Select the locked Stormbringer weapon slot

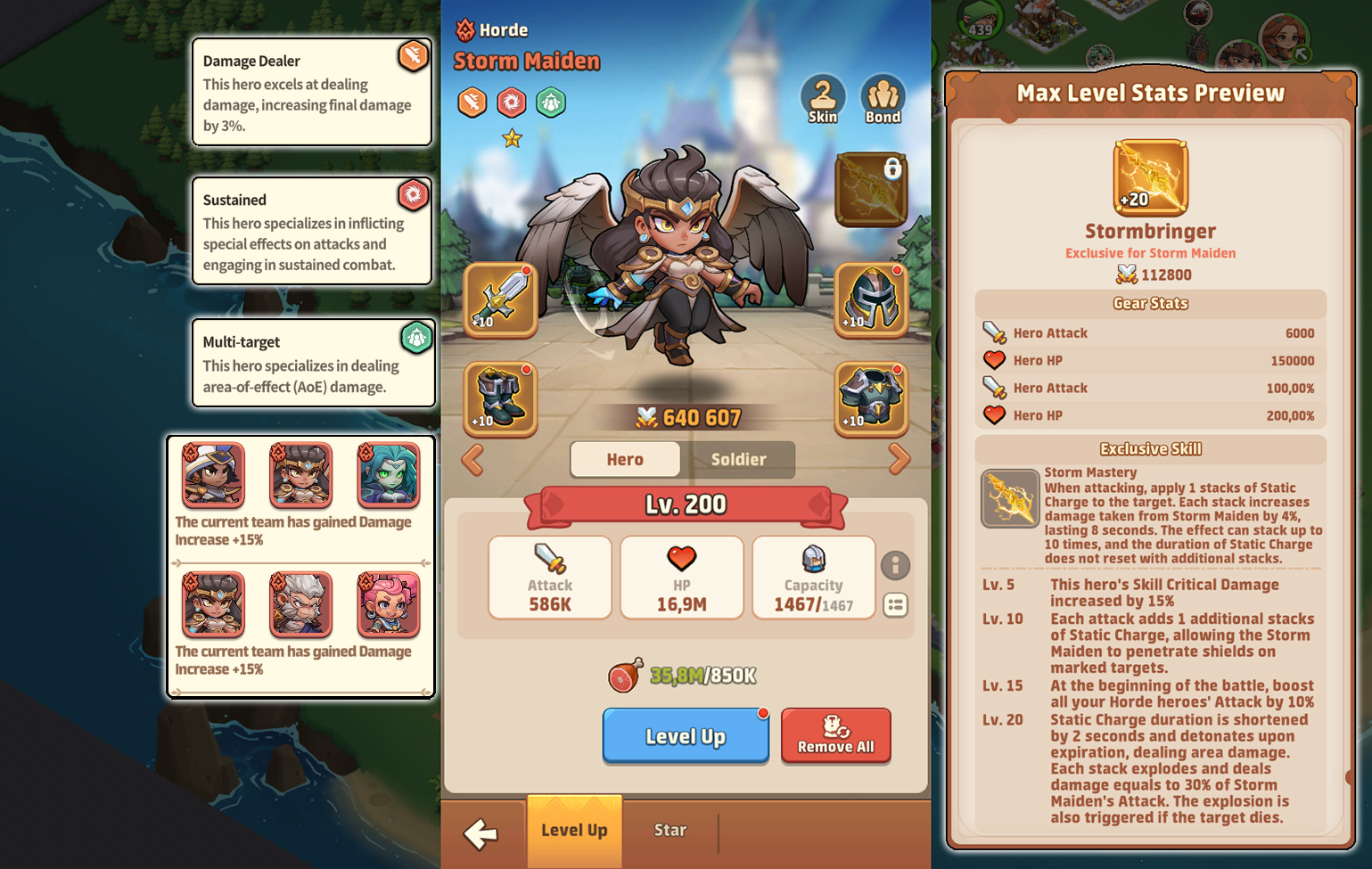[871, 189]
